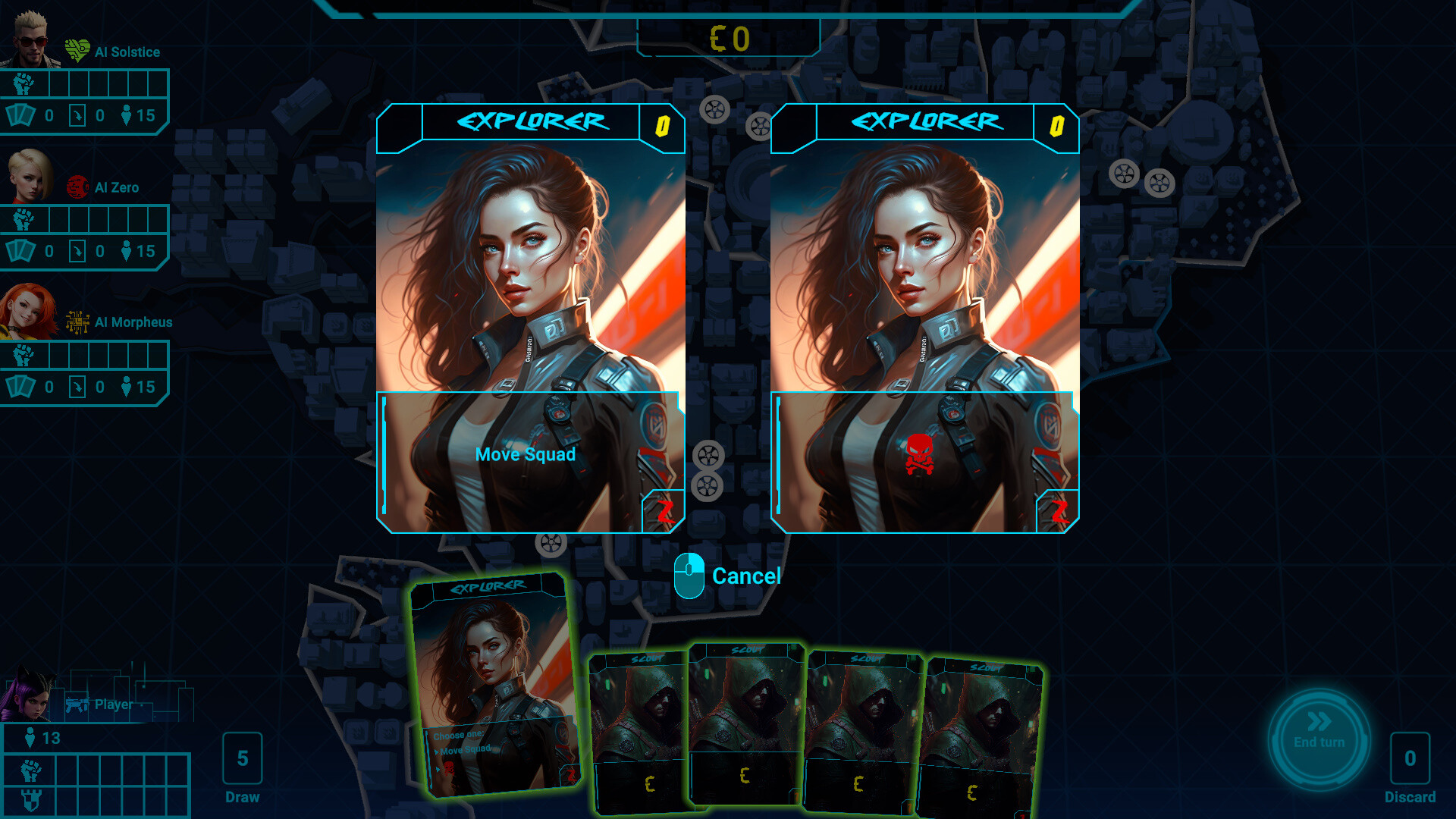Select AI Morpheus's circuit chip icon
Viewport: 1456px width, 819px height.
76,322
